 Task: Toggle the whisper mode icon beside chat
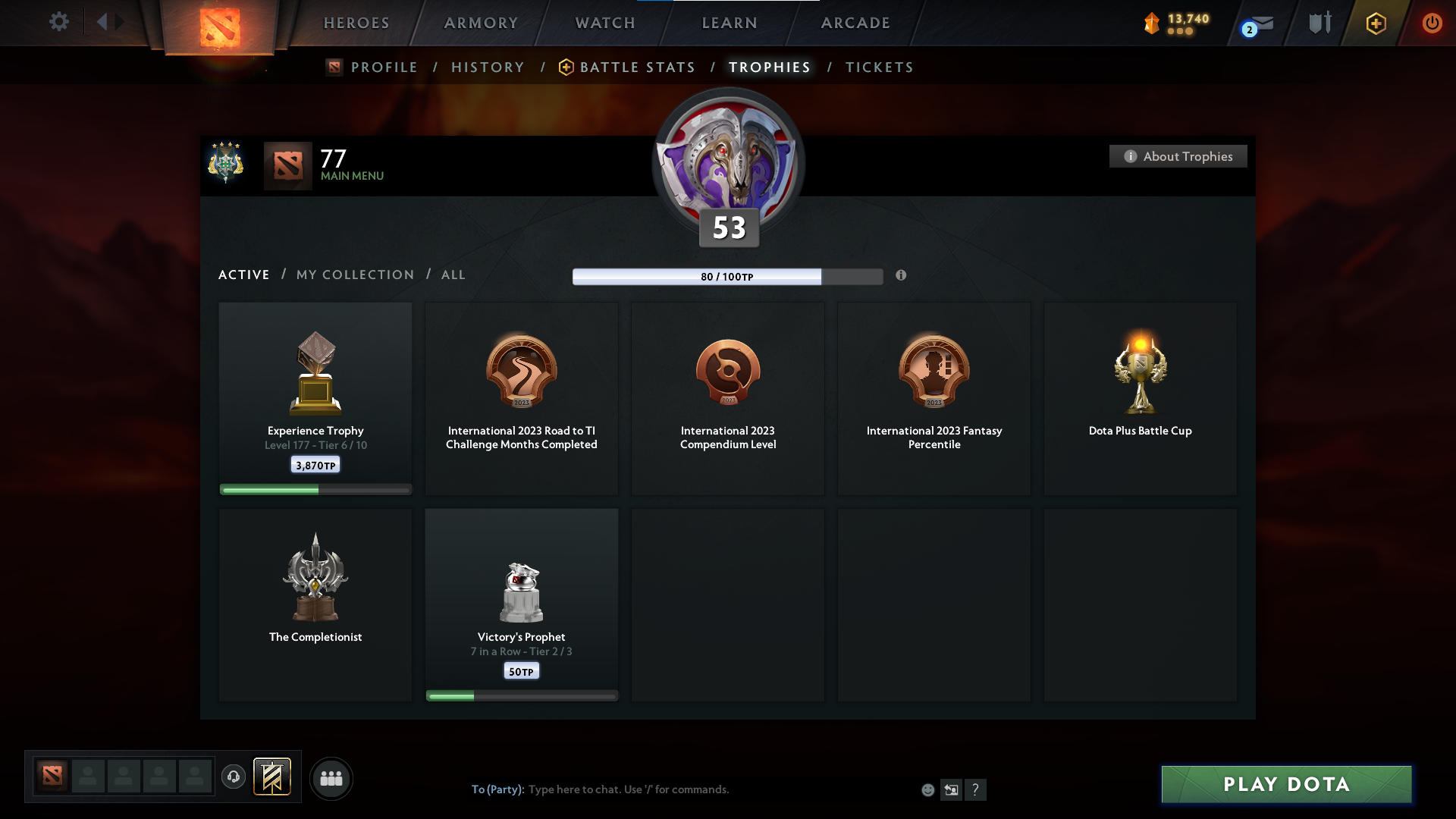(952, 789)
